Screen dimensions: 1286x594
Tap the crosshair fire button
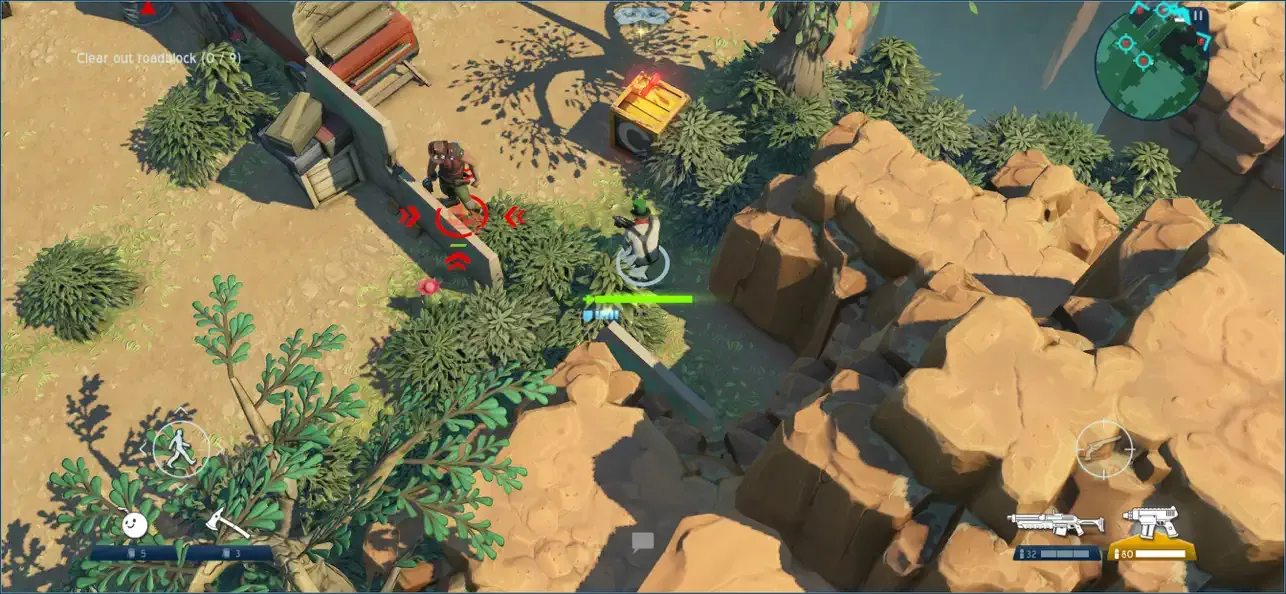1103,447
